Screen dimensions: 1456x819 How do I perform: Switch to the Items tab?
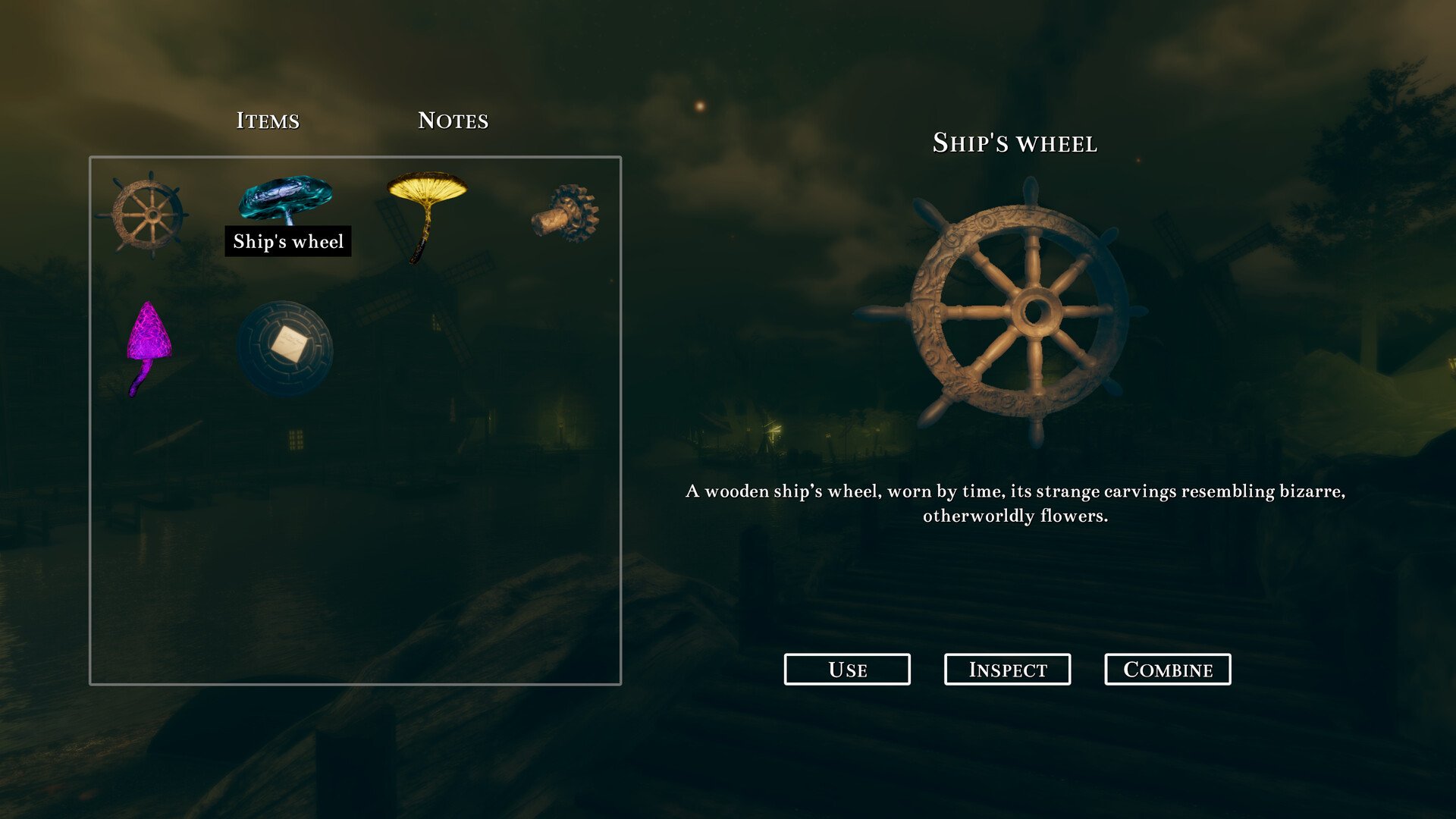coord(268,121)
